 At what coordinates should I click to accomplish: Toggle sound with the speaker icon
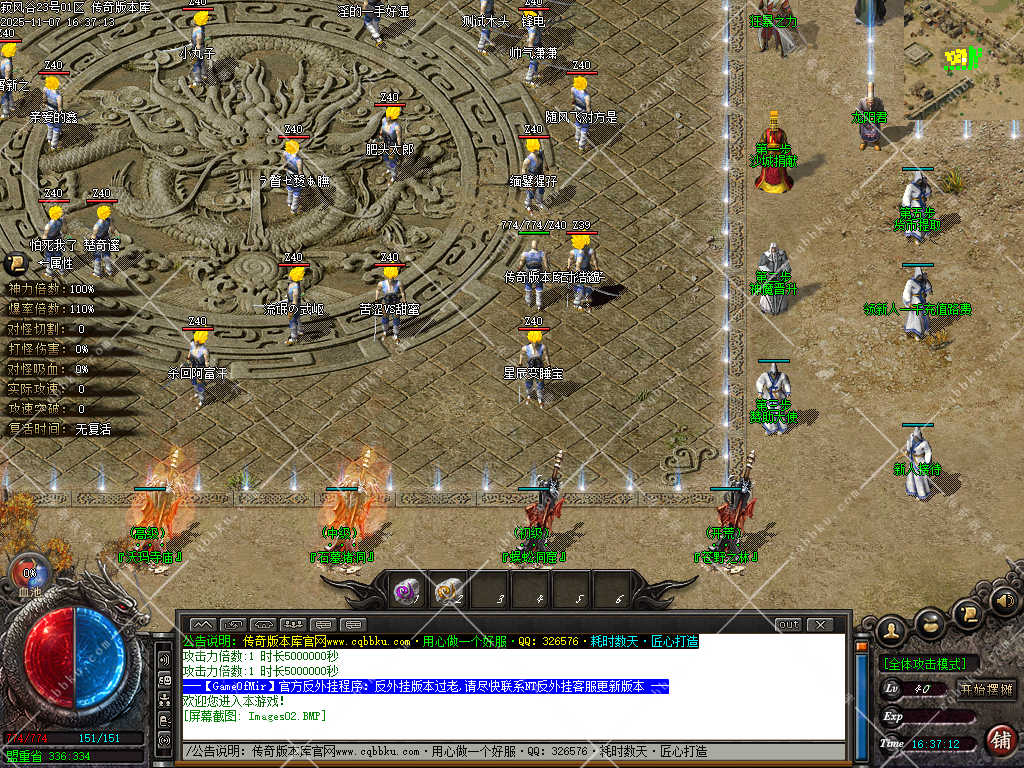(1003, 602)
